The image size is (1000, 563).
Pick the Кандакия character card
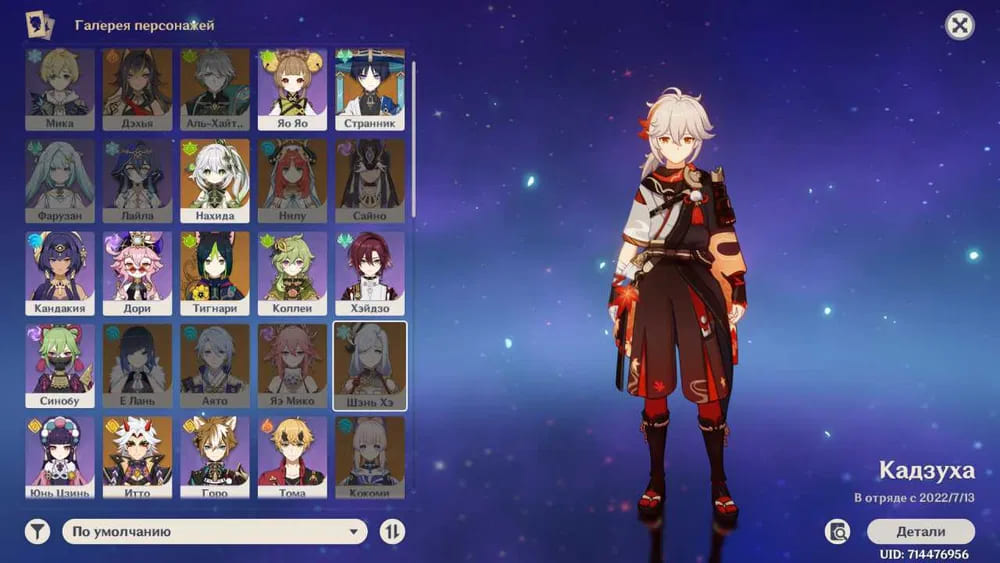tap(60, 272)
